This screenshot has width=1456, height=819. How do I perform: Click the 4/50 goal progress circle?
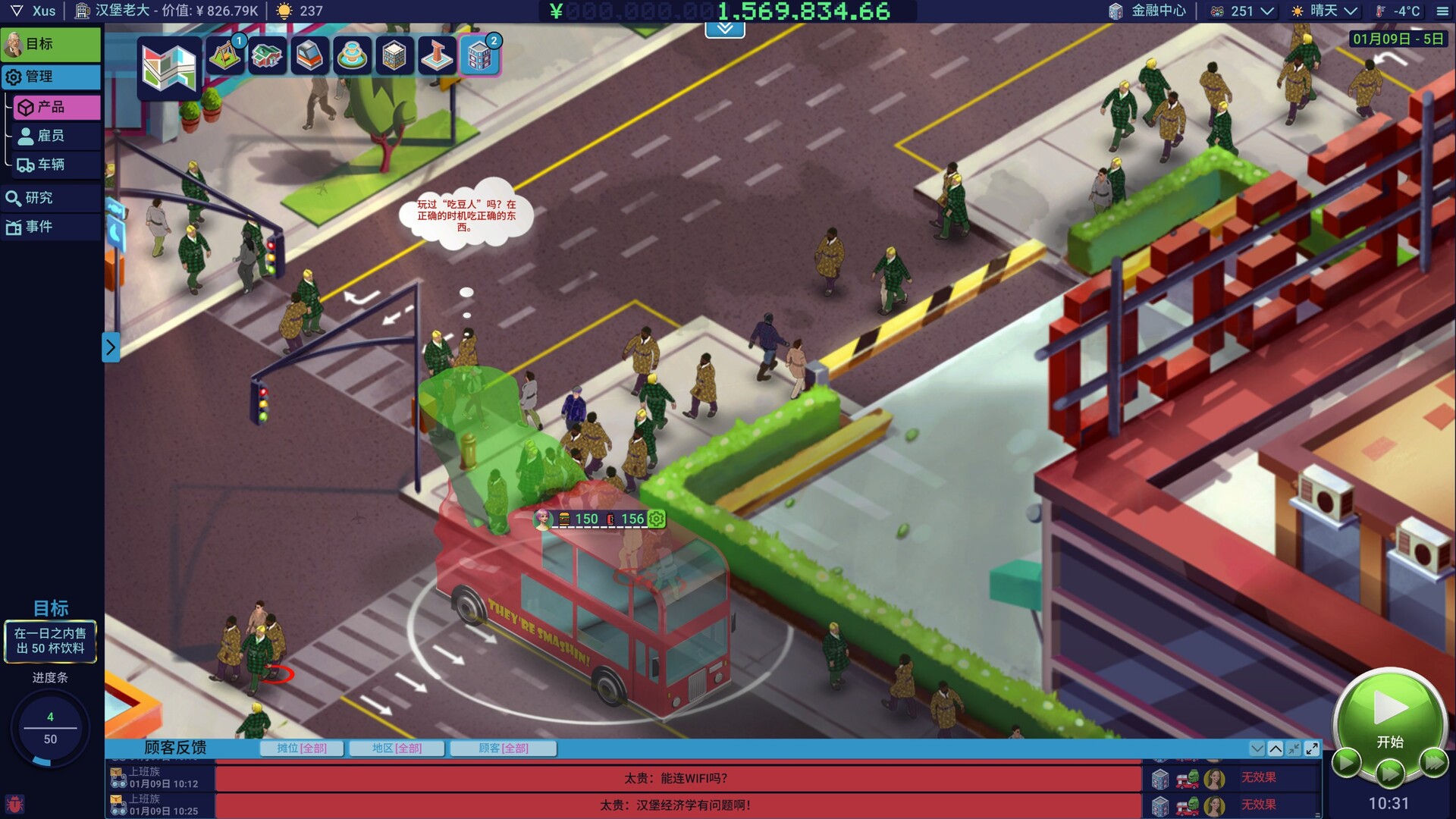coord(51,728)
